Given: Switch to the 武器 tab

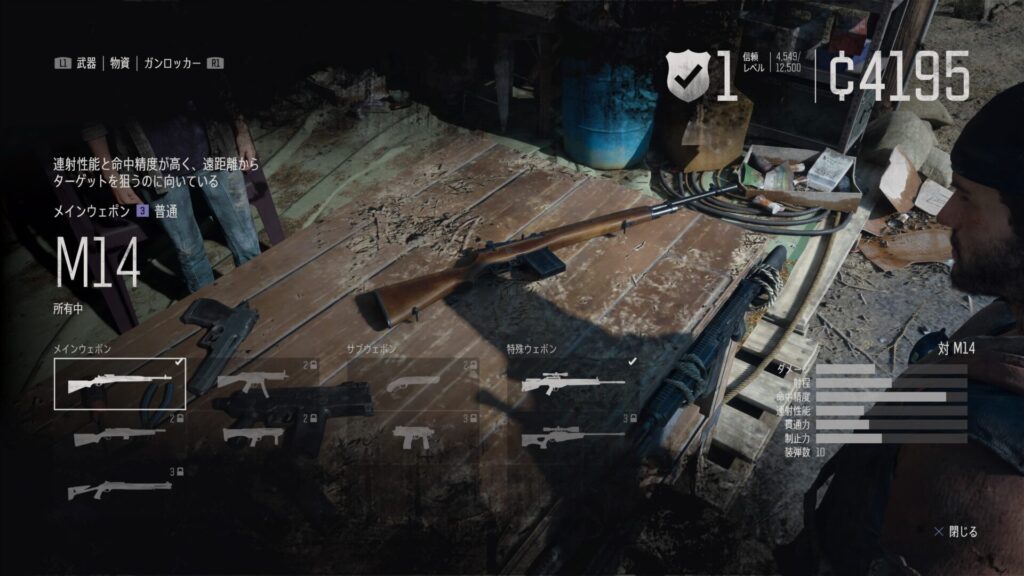Looking at the screenshot, I should [x=85, y=63].
